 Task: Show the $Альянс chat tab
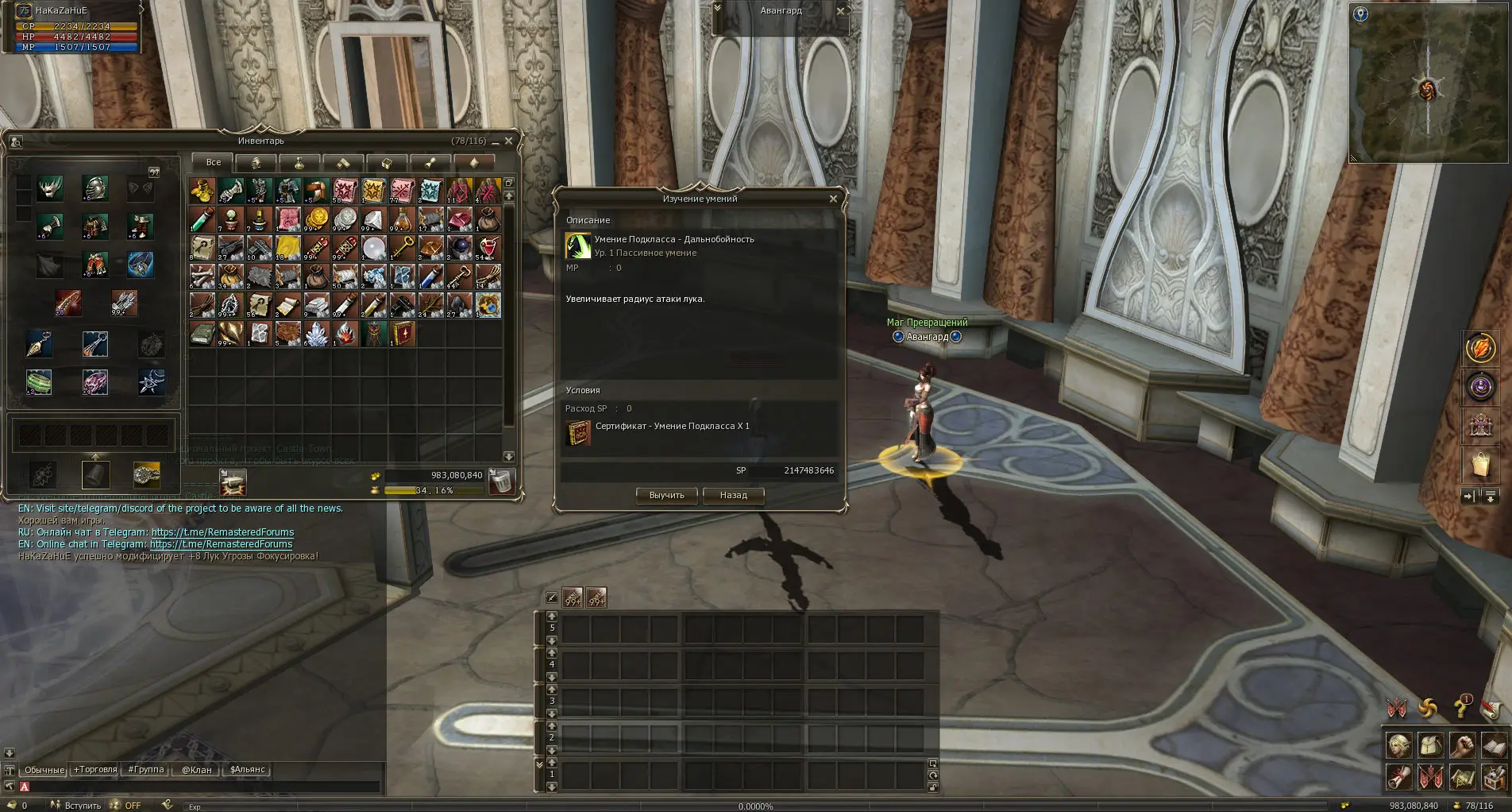pos(247,770)
